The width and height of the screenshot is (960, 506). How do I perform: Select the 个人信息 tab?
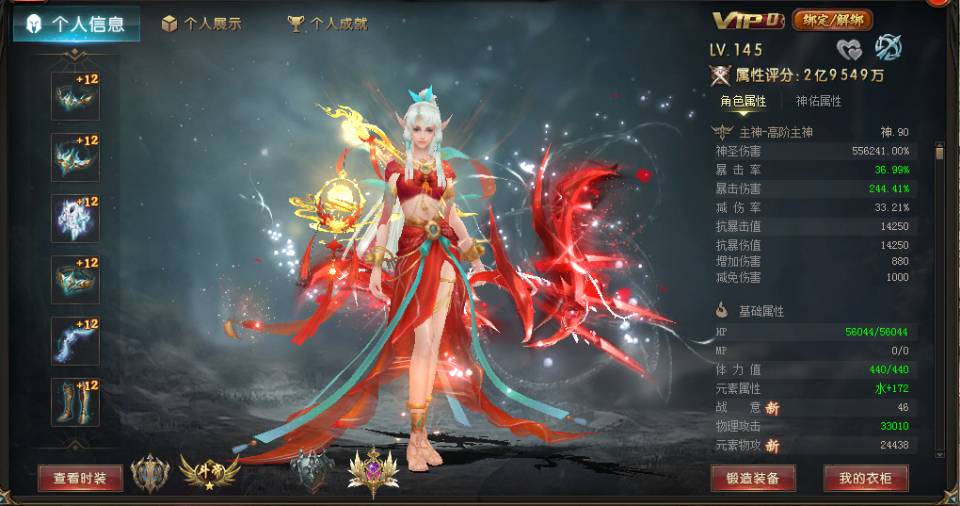point(77,24)
